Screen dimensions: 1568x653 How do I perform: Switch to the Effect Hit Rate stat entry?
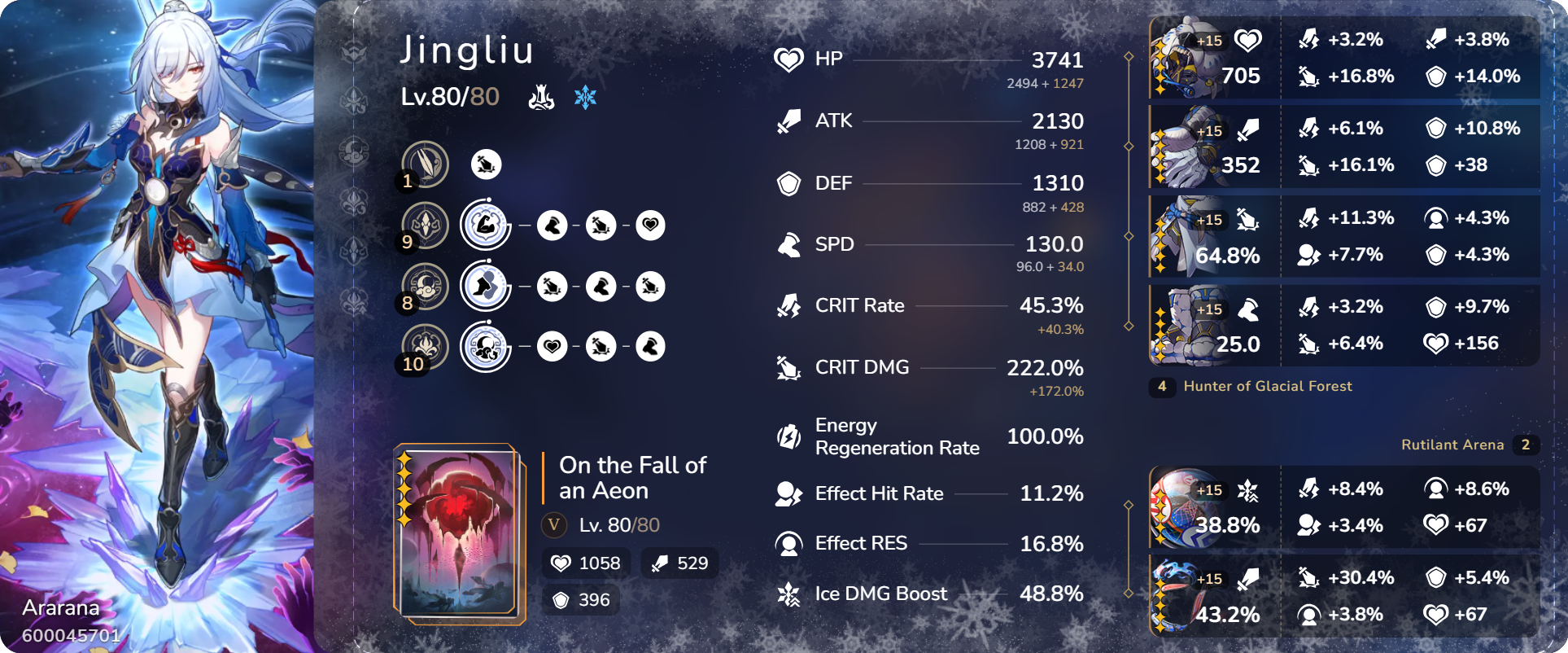[879, 493]
